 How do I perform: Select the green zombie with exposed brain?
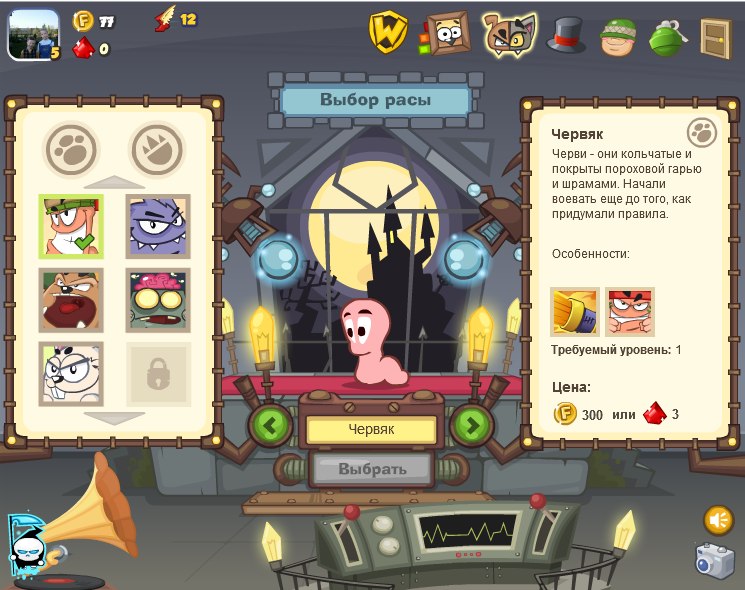(x=158, y=300)
